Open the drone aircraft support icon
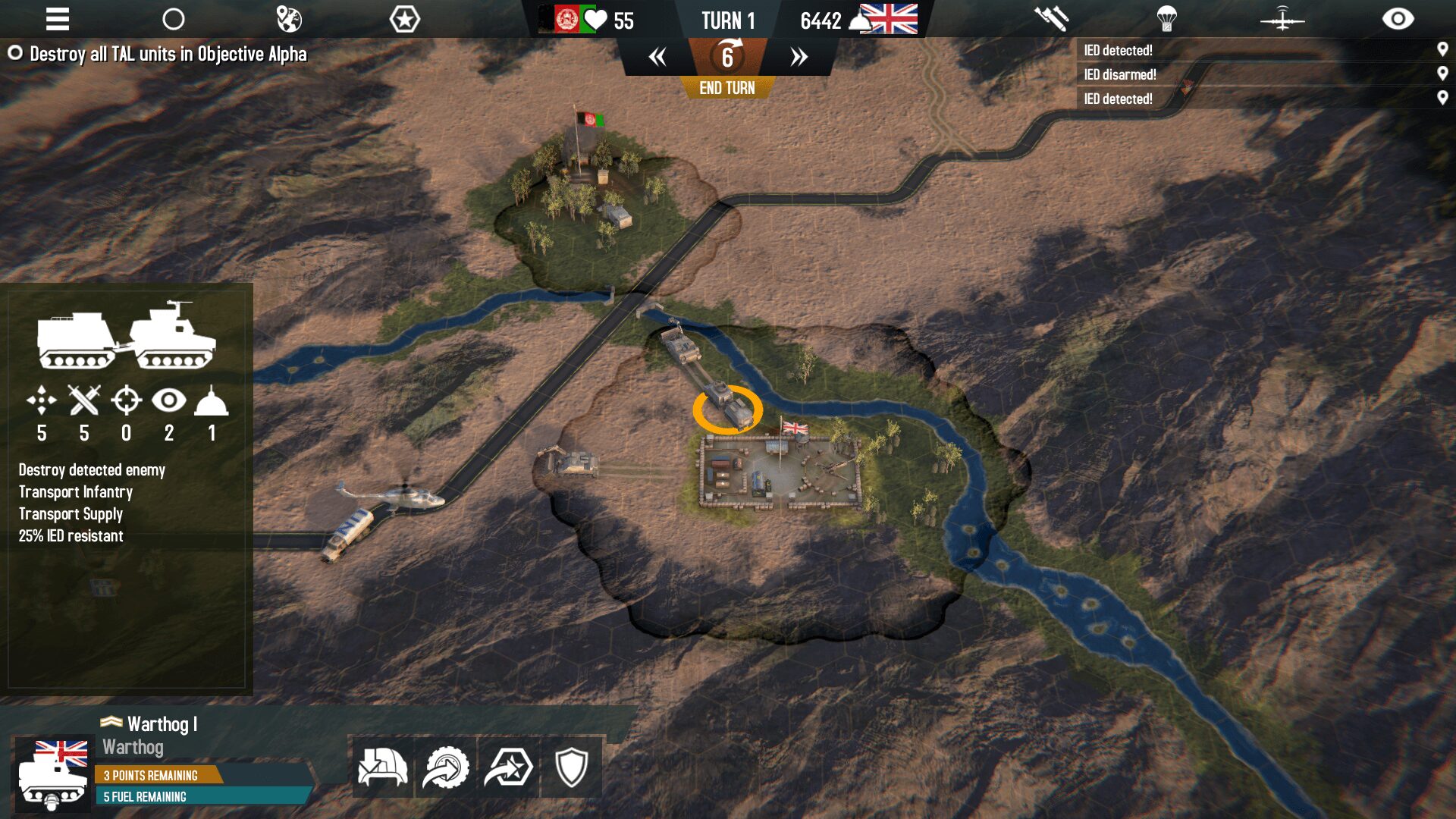 pyautogui.click(x=1282, y=19)
